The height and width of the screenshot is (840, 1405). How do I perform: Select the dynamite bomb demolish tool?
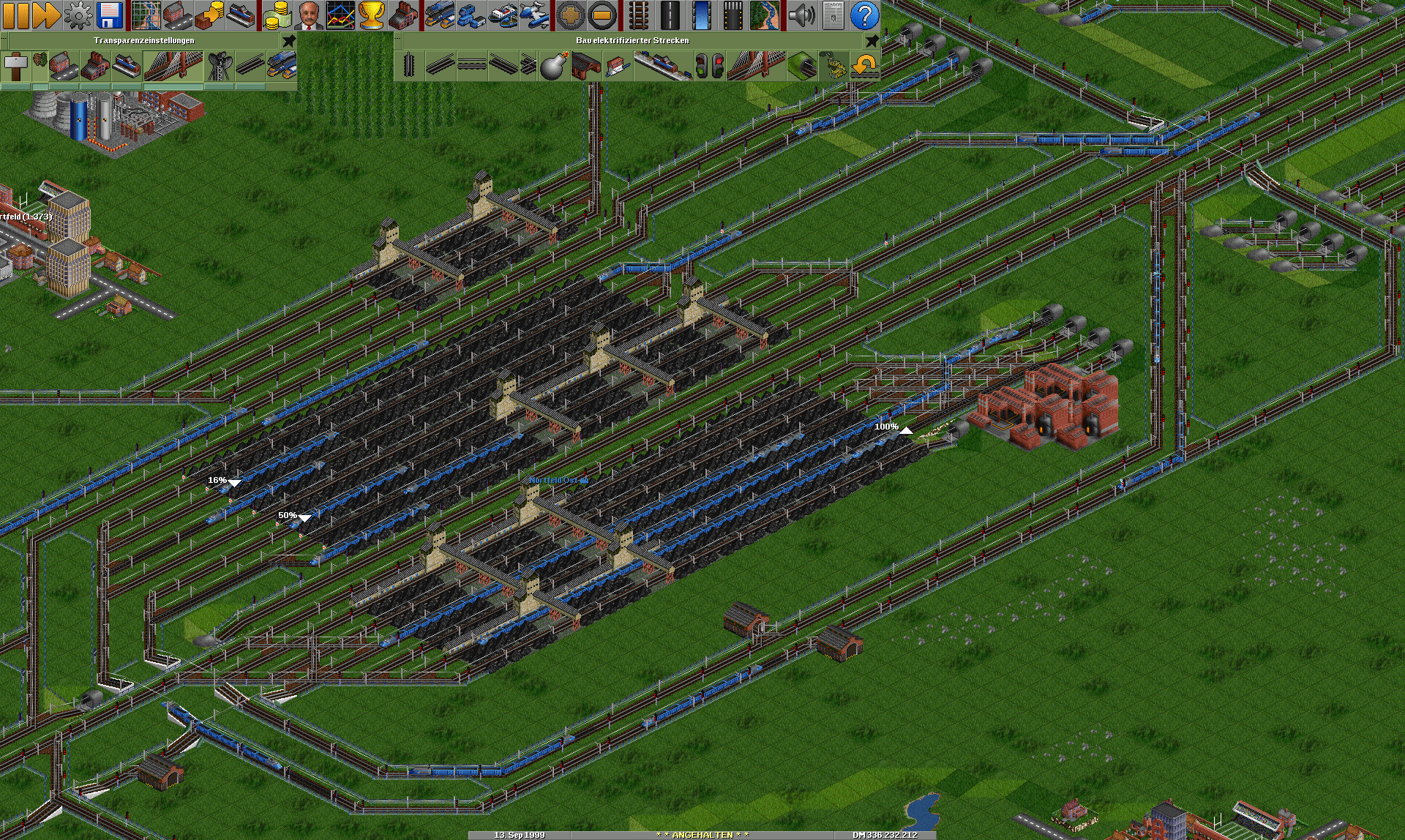[x=553, y=66]
